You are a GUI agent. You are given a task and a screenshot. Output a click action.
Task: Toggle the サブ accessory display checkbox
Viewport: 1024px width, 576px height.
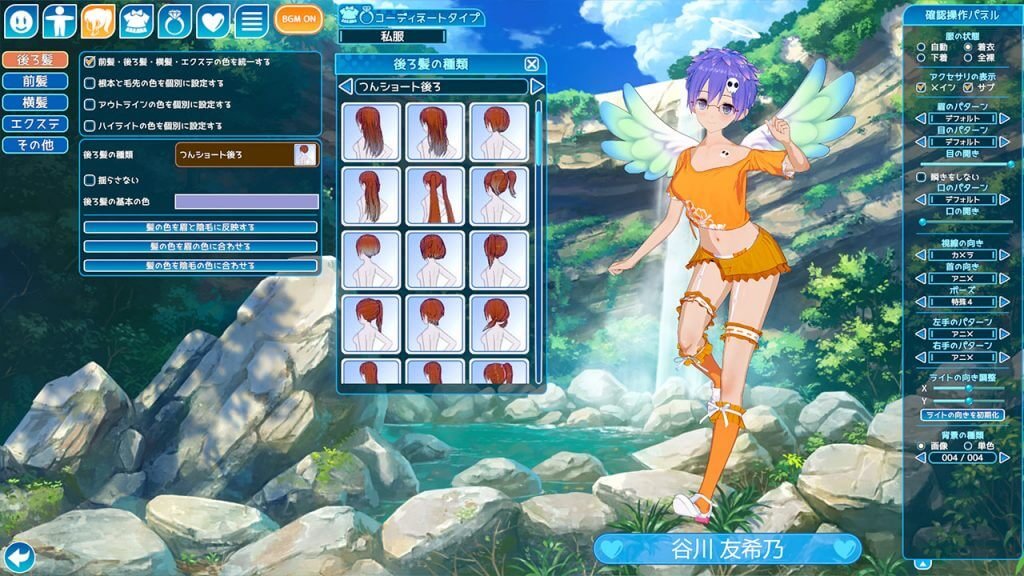967,87
